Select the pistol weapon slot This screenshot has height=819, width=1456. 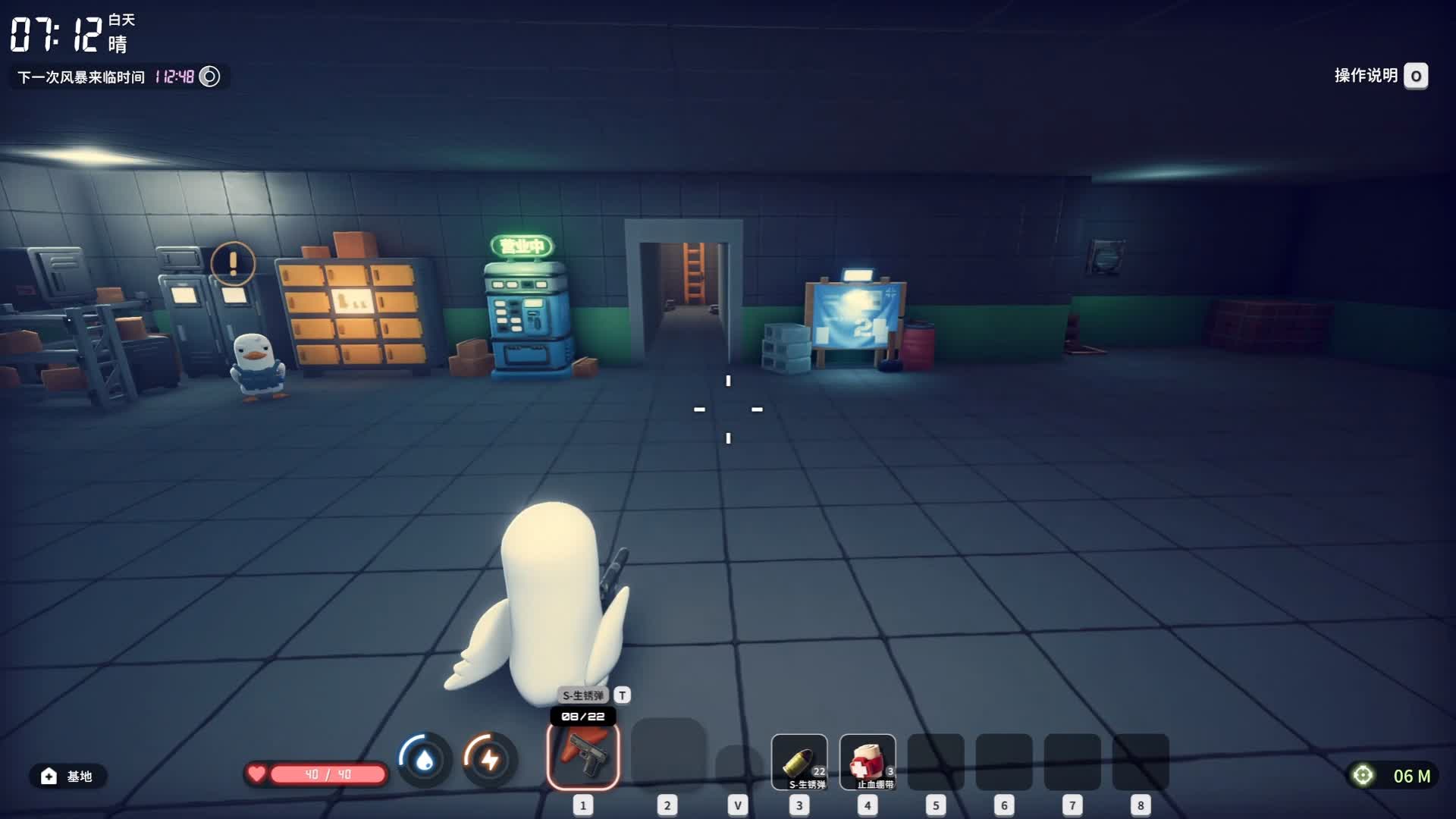tap(583, 756)
